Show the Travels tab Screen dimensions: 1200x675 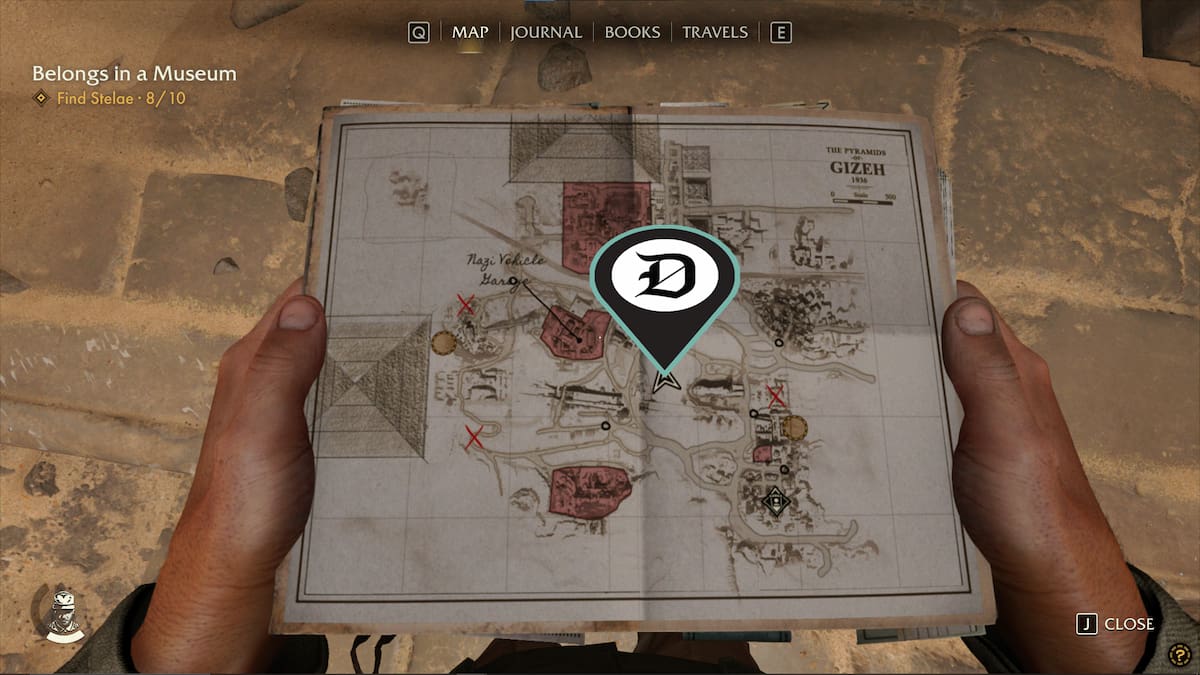point(714,32)
